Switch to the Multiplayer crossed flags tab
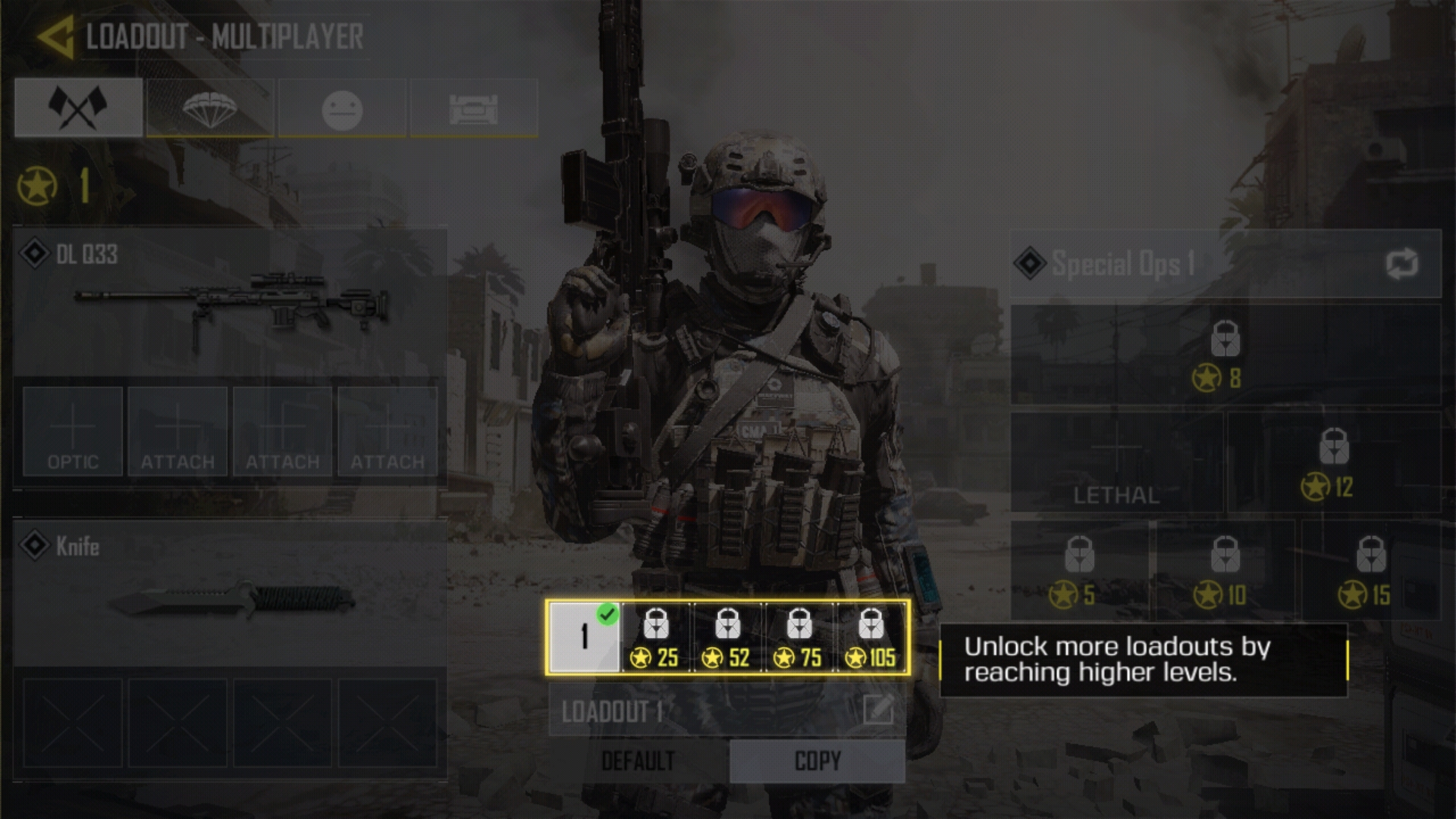Screen dimensions: 1456x819 coord(78,108)
